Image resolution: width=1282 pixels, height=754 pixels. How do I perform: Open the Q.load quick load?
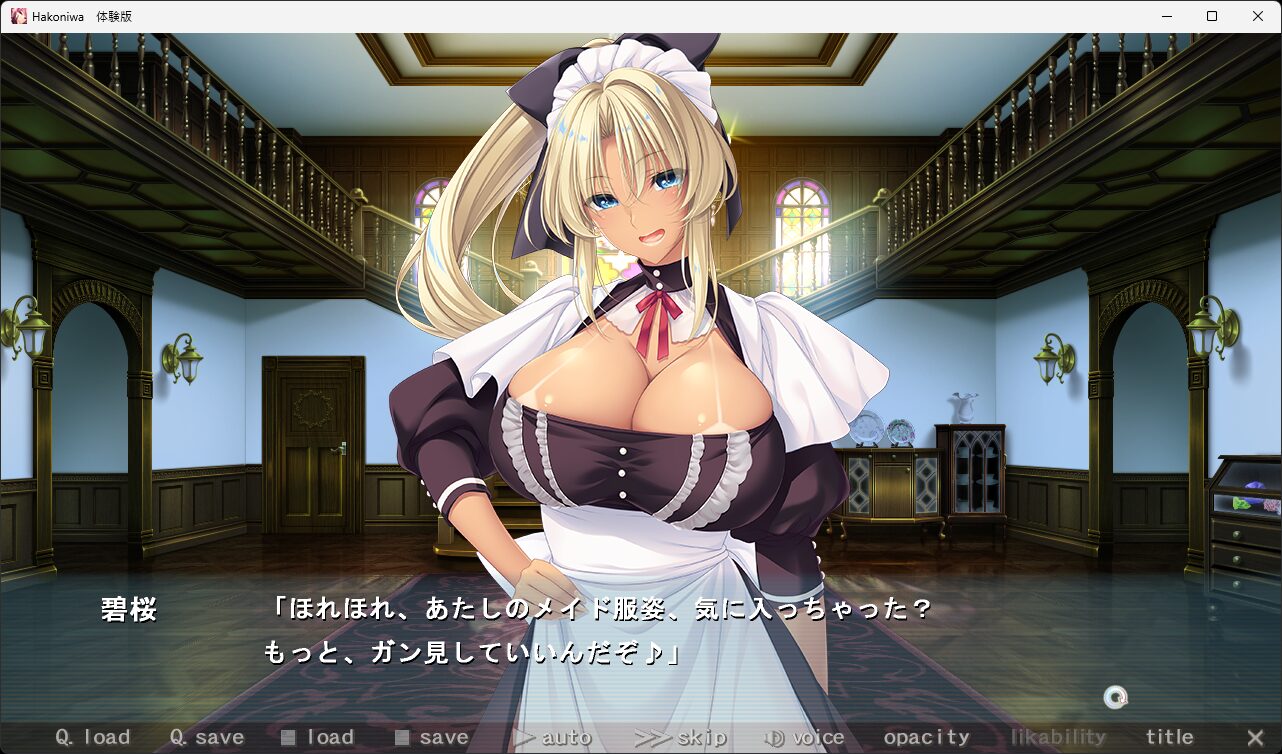(93, 738)
